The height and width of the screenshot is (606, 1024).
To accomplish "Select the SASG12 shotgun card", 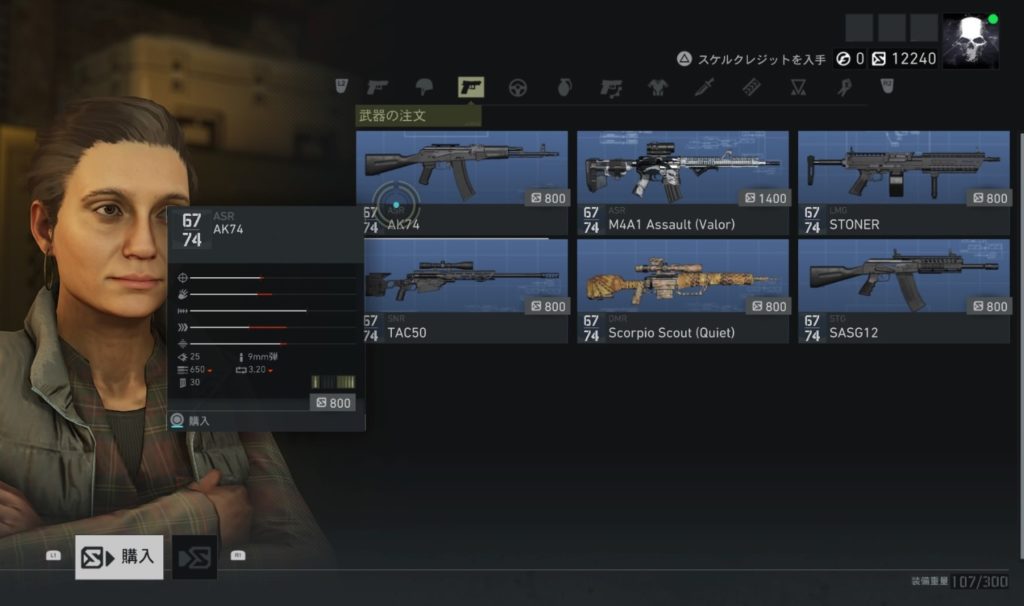I will [903, 290].
